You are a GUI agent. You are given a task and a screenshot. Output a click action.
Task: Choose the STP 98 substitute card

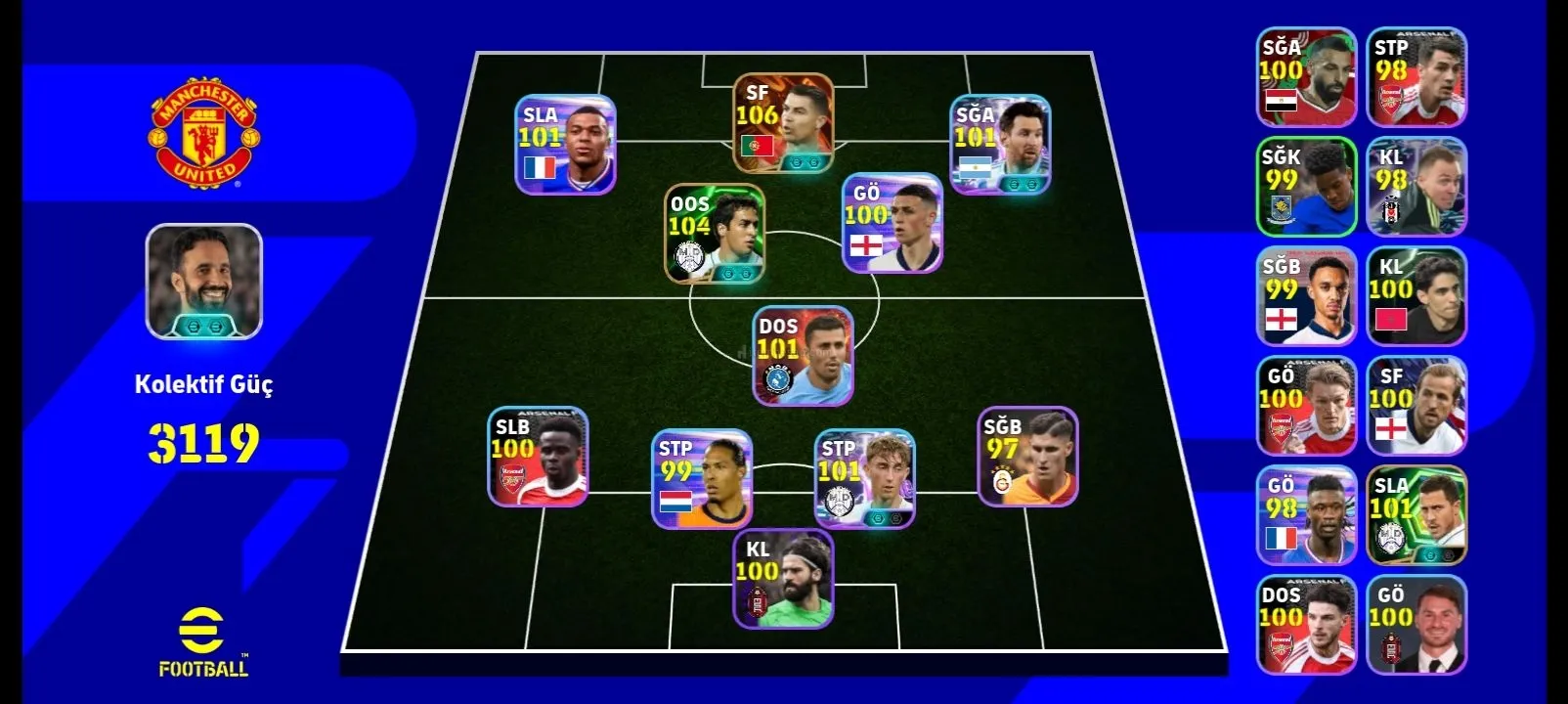tap(1416, 78)
